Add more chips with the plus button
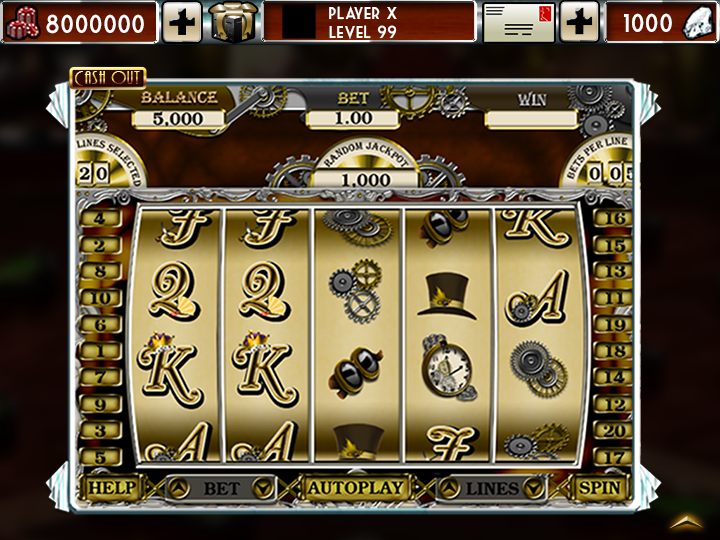The image size is (720, 540). click(x=181, y=22)
